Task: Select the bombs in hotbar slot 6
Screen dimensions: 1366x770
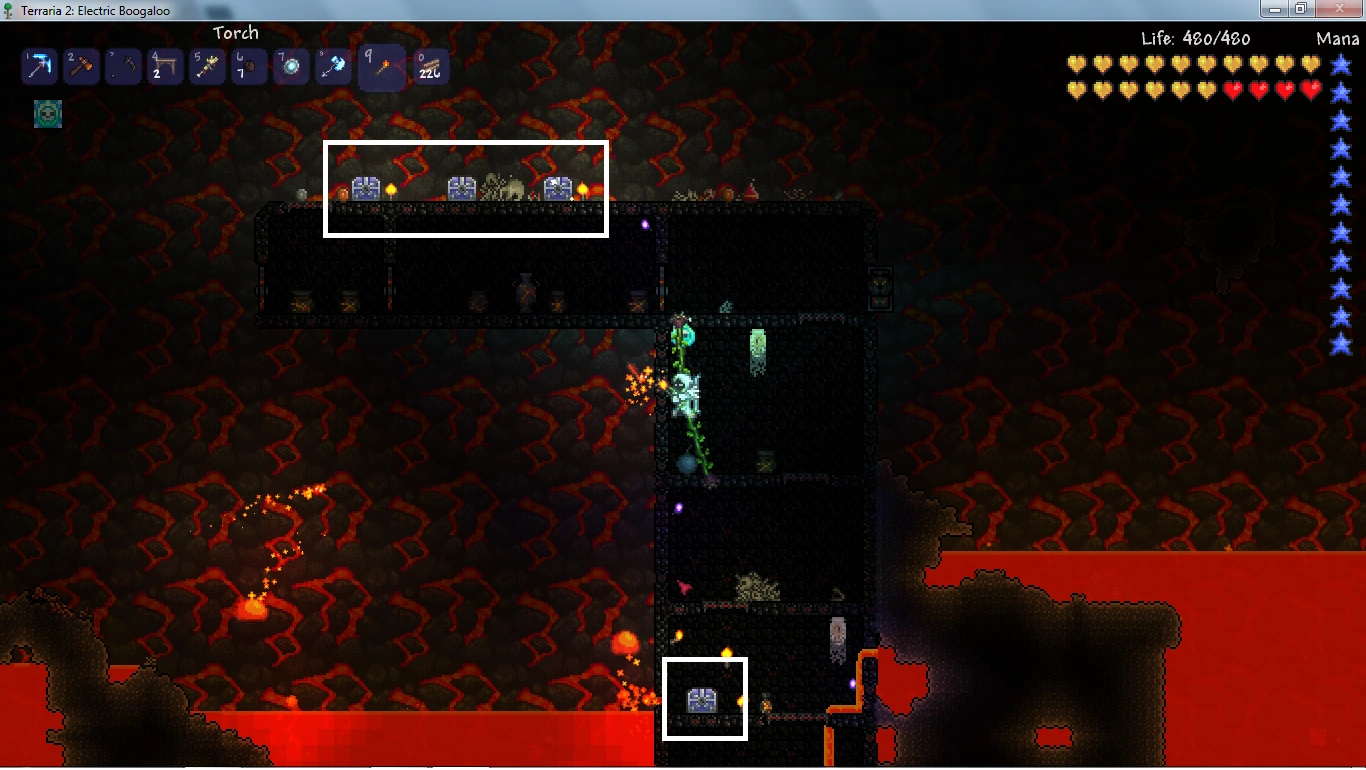Action: 248,66
